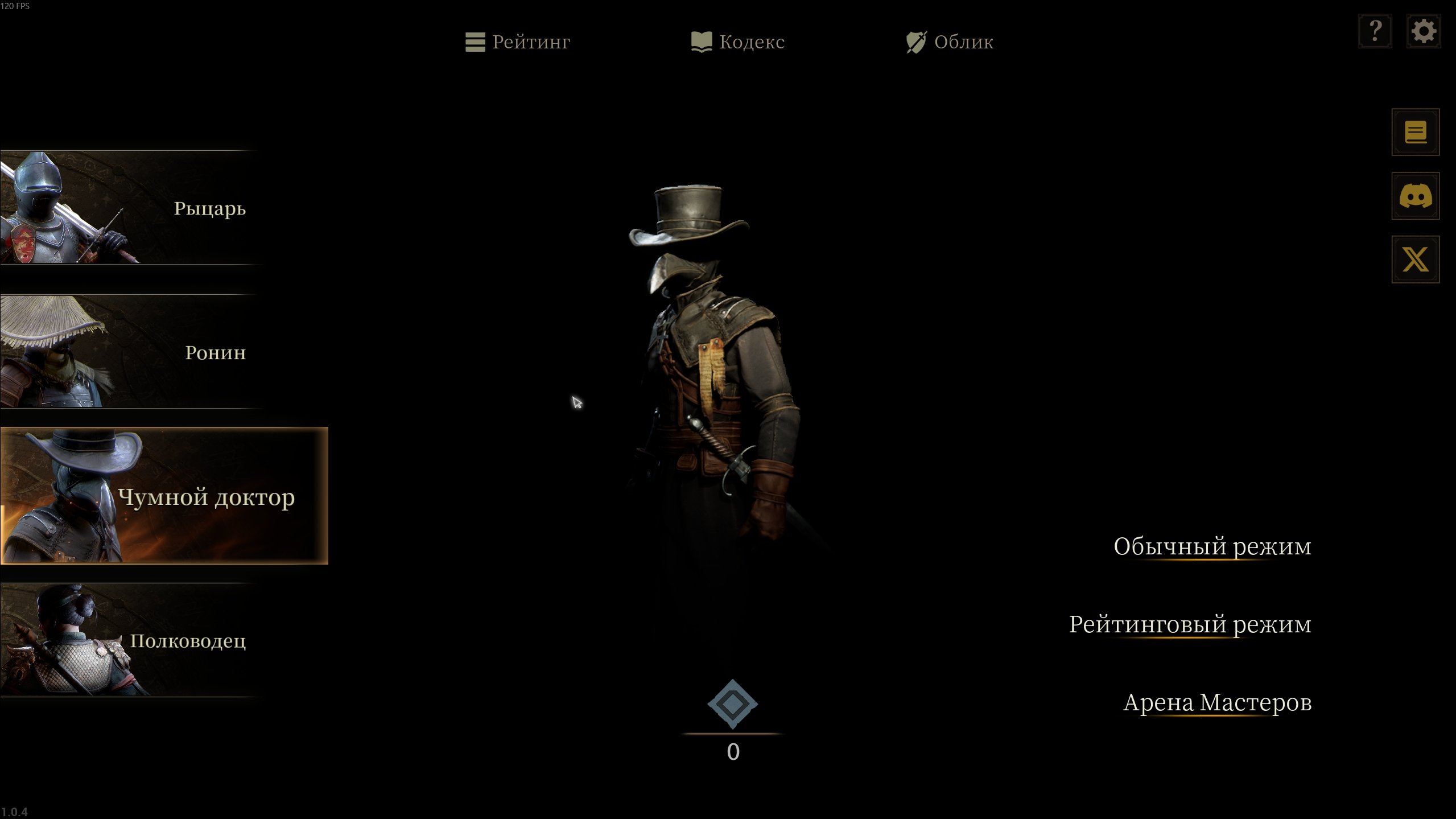
Task: Open the Рейтинг leaderboard tab
Action: [x=518, y=42]
